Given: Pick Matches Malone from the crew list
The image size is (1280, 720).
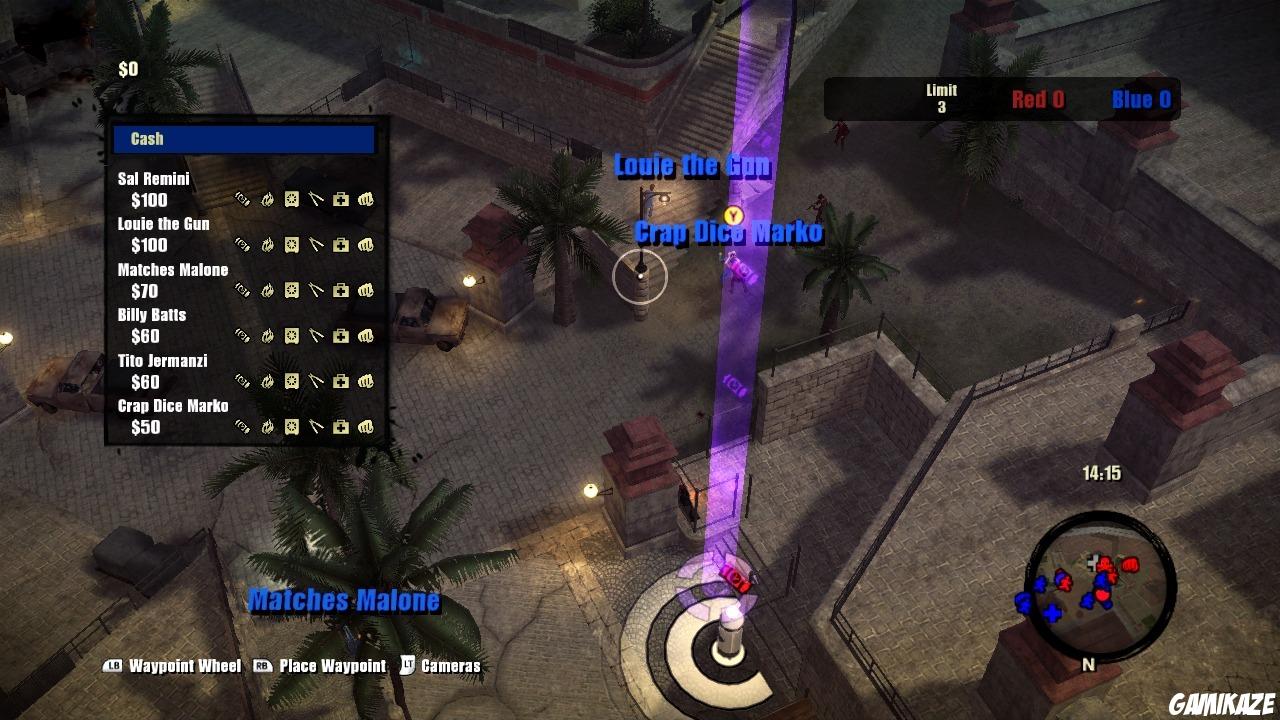Looking at the screenshot, I should click(173, 270).
